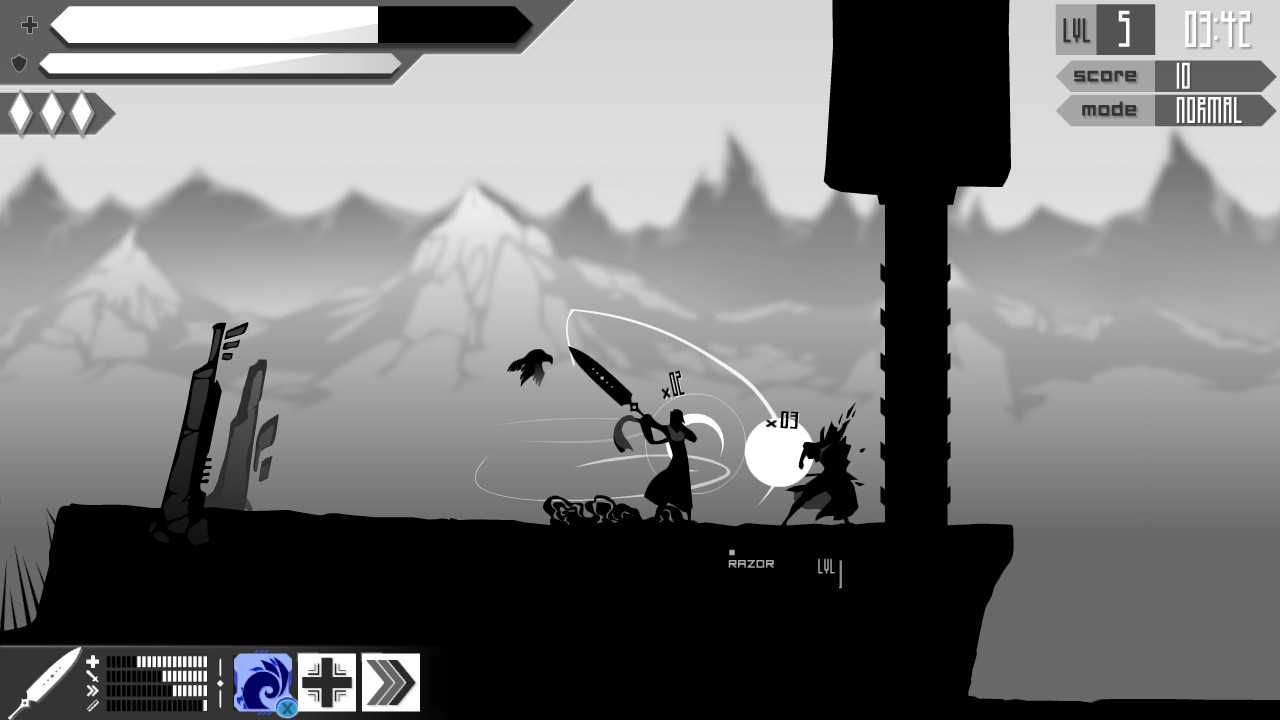This screenshot has height=720, width=1280.
Task: Click the diamond handle on the vertical stat slider
Action: (220, 683)
